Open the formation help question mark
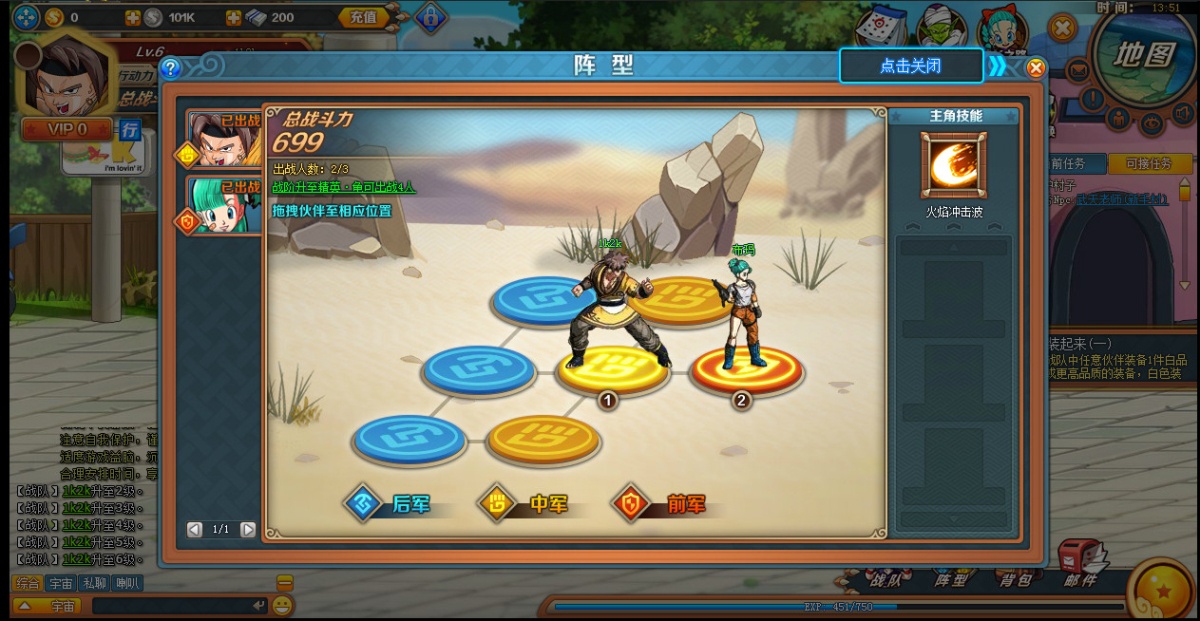Viewport: 1200px width, 621px height. (171, 68)
